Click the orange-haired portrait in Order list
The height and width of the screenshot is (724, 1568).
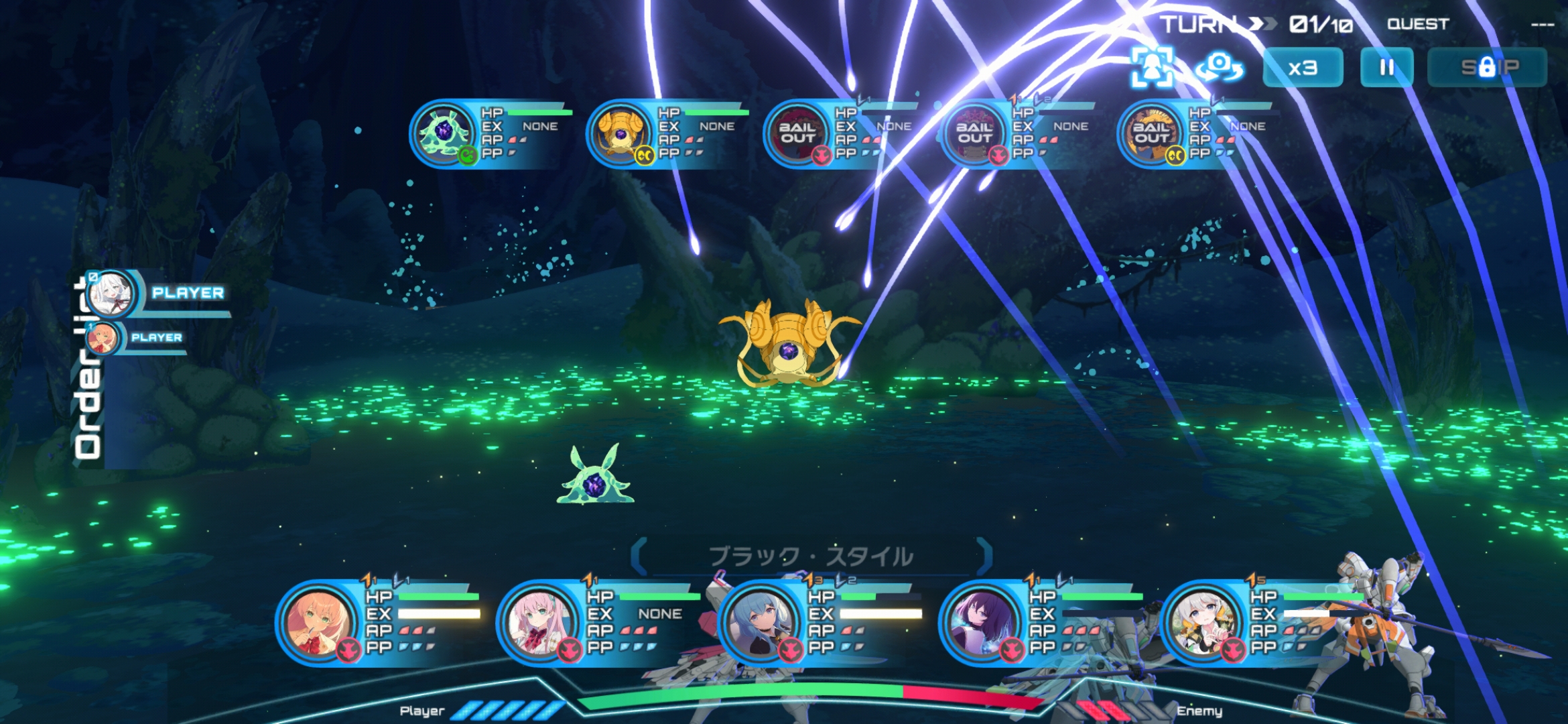pos(103,338)
